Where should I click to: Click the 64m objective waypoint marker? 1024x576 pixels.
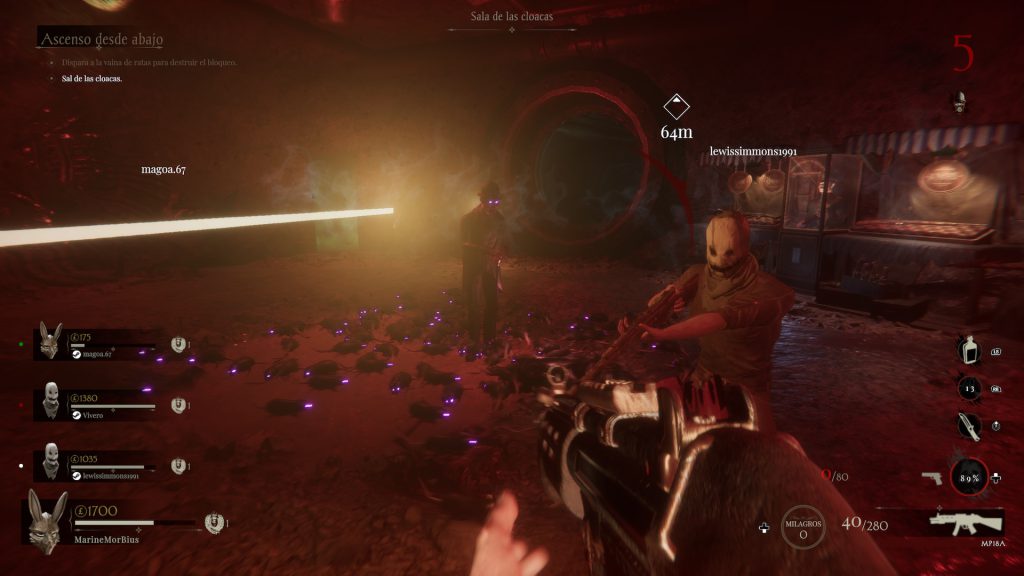click(x=677, y=107)
